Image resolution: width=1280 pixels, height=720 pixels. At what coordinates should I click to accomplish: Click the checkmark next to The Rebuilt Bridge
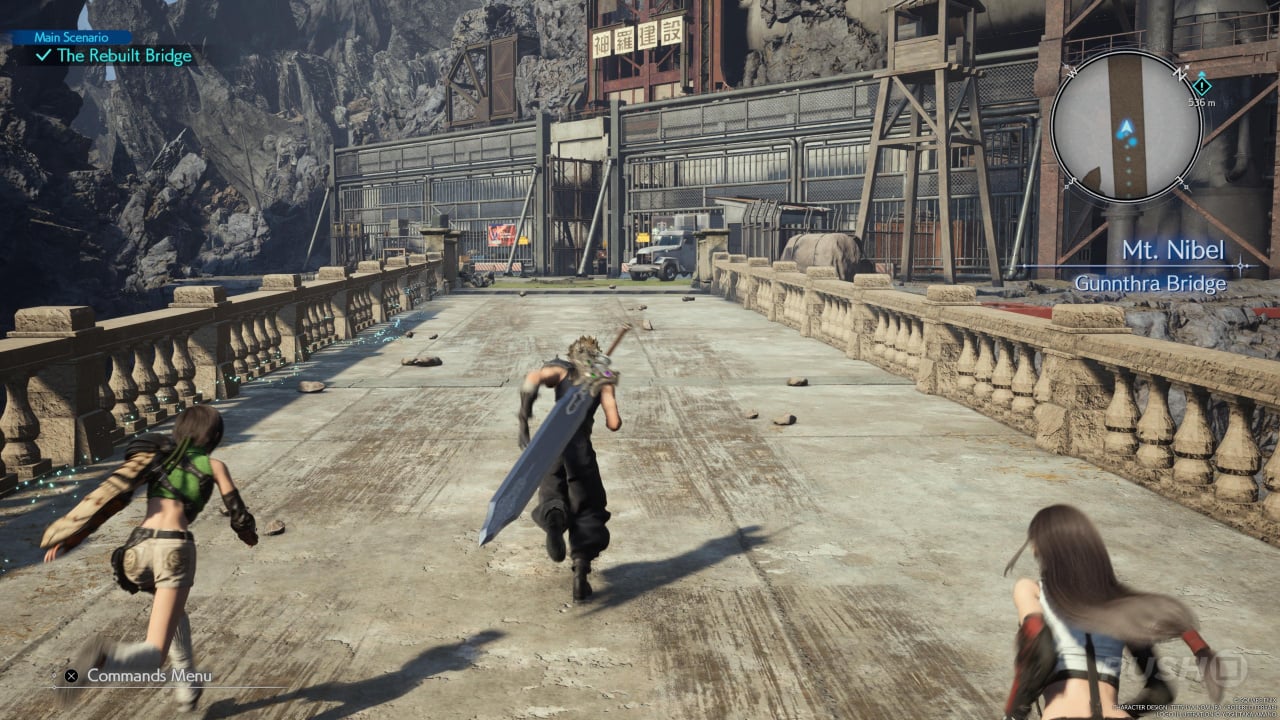pyautogui.click(x=43, y=56)
